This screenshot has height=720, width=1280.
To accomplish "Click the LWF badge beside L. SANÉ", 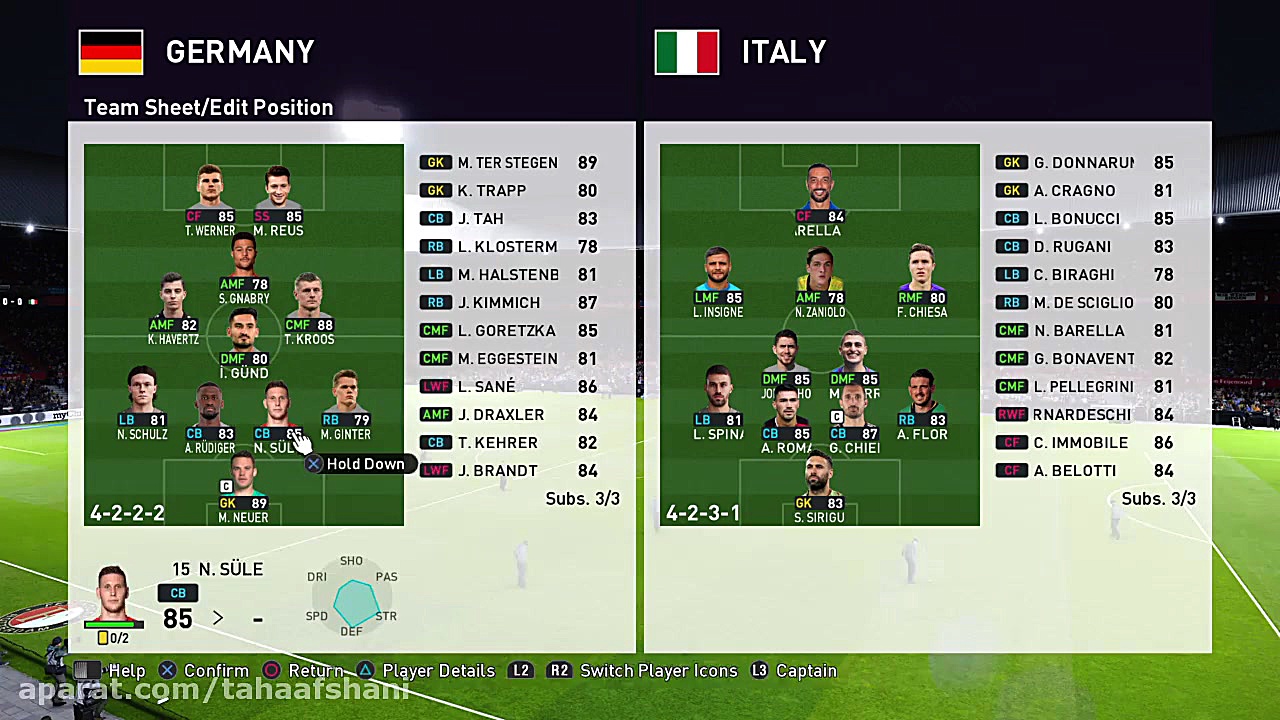I will pos(436,386).
